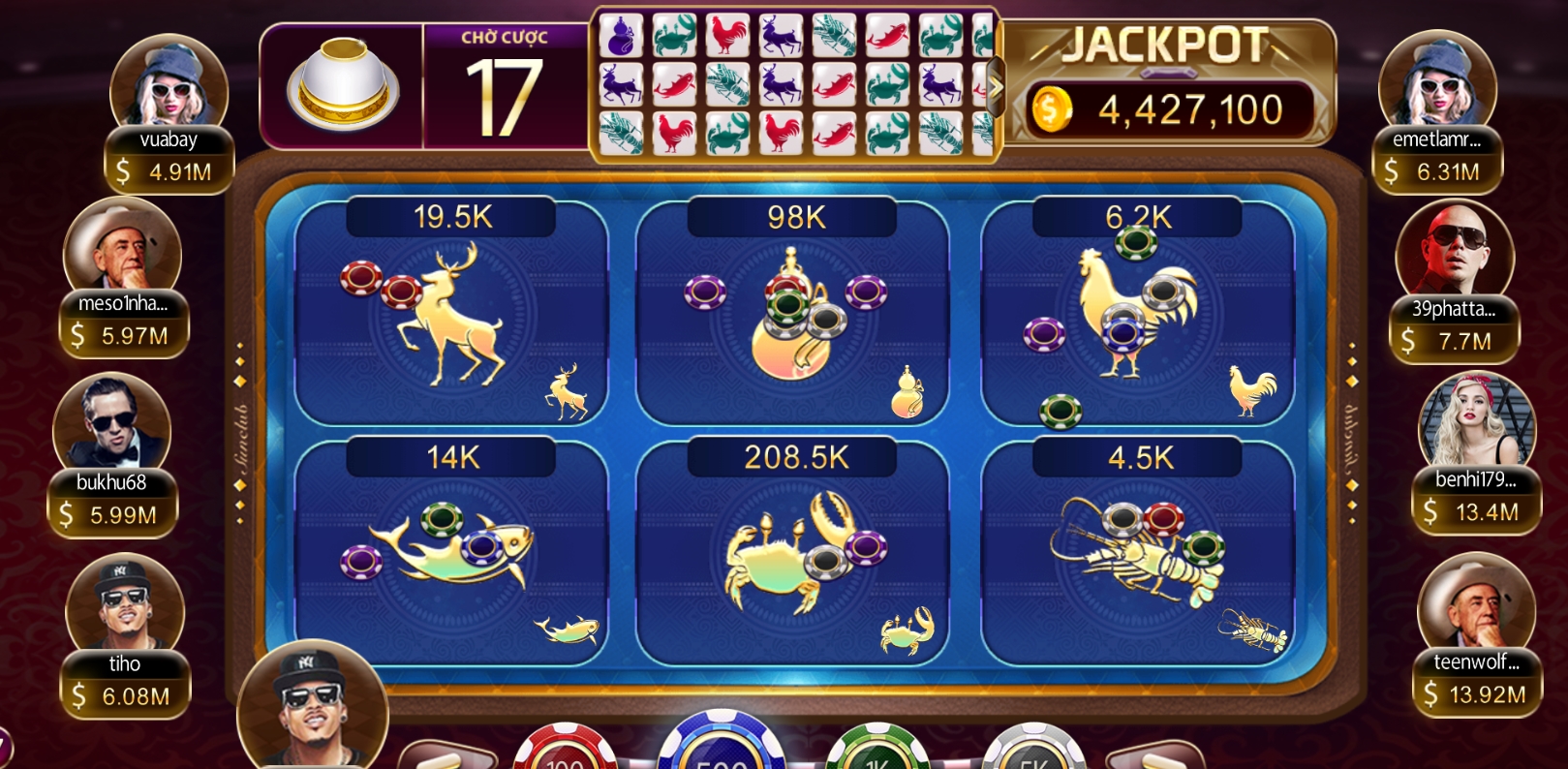Select the fish betting tile
The image size is (1568, 769).
(x=451, y=557)
